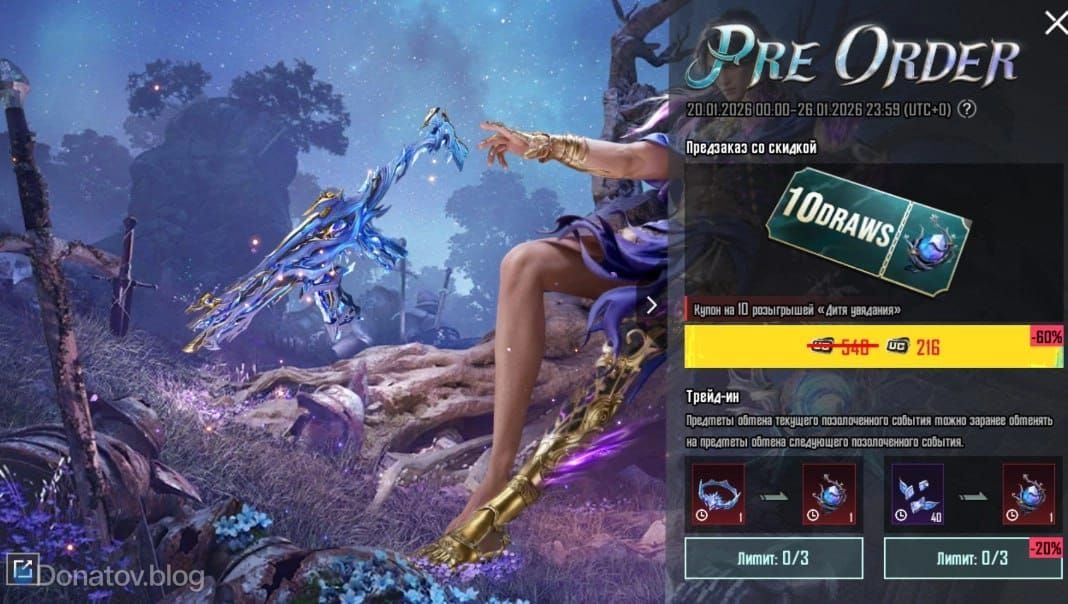Select the crown trade-in item
This screenshot has height=604, width=1068.
pos(716,492)
